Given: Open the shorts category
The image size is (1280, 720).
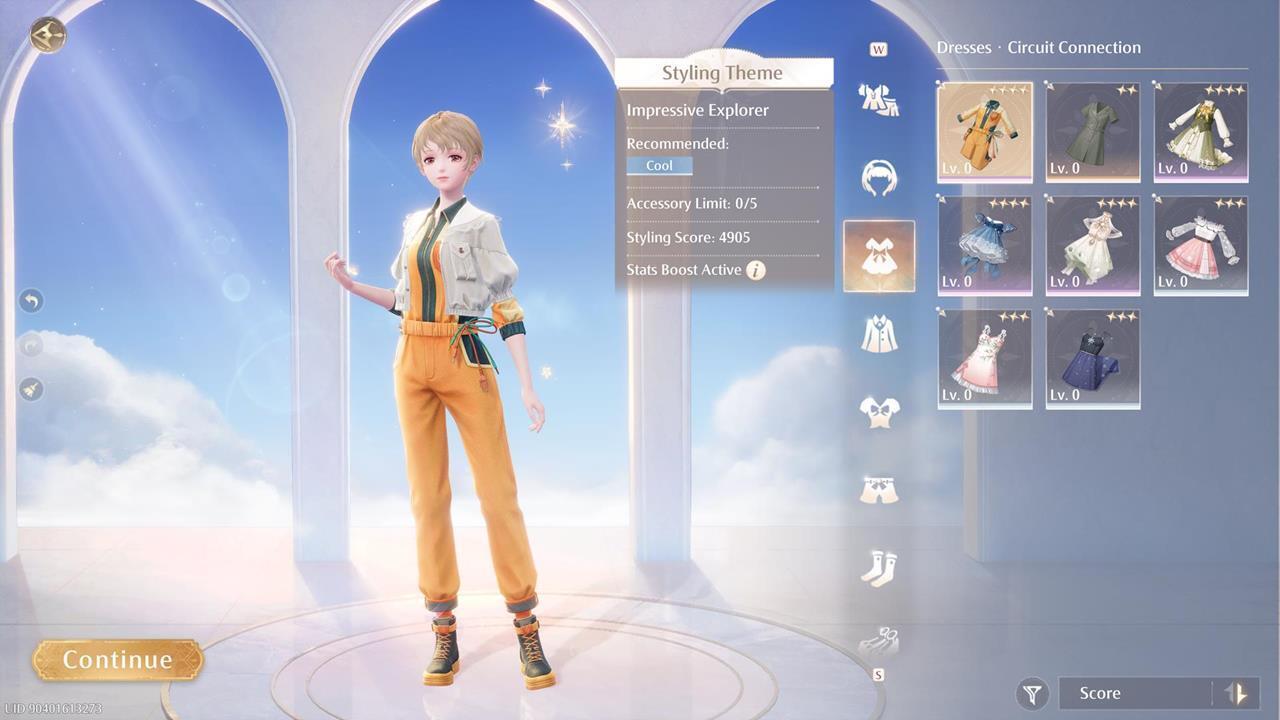Looking at the screenshot, I should click(x=879, y=487).
